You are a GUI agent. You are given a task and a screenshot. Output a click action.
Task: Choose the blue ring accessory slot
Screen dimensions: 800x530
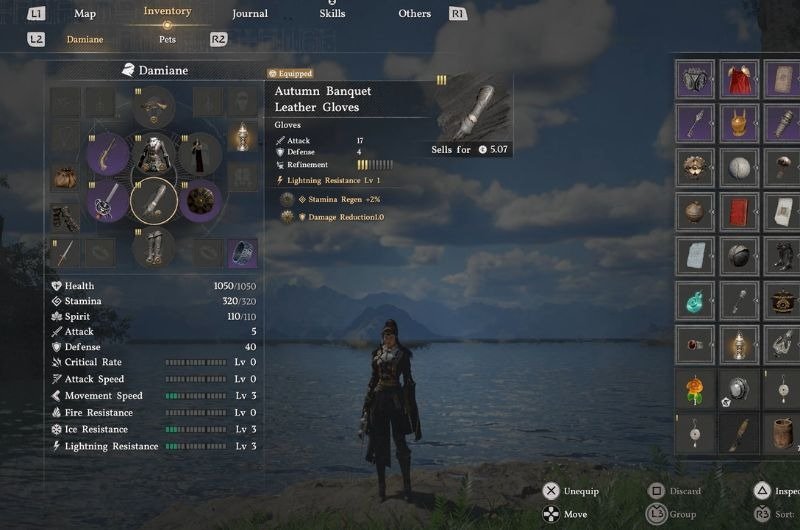[241, 253]
